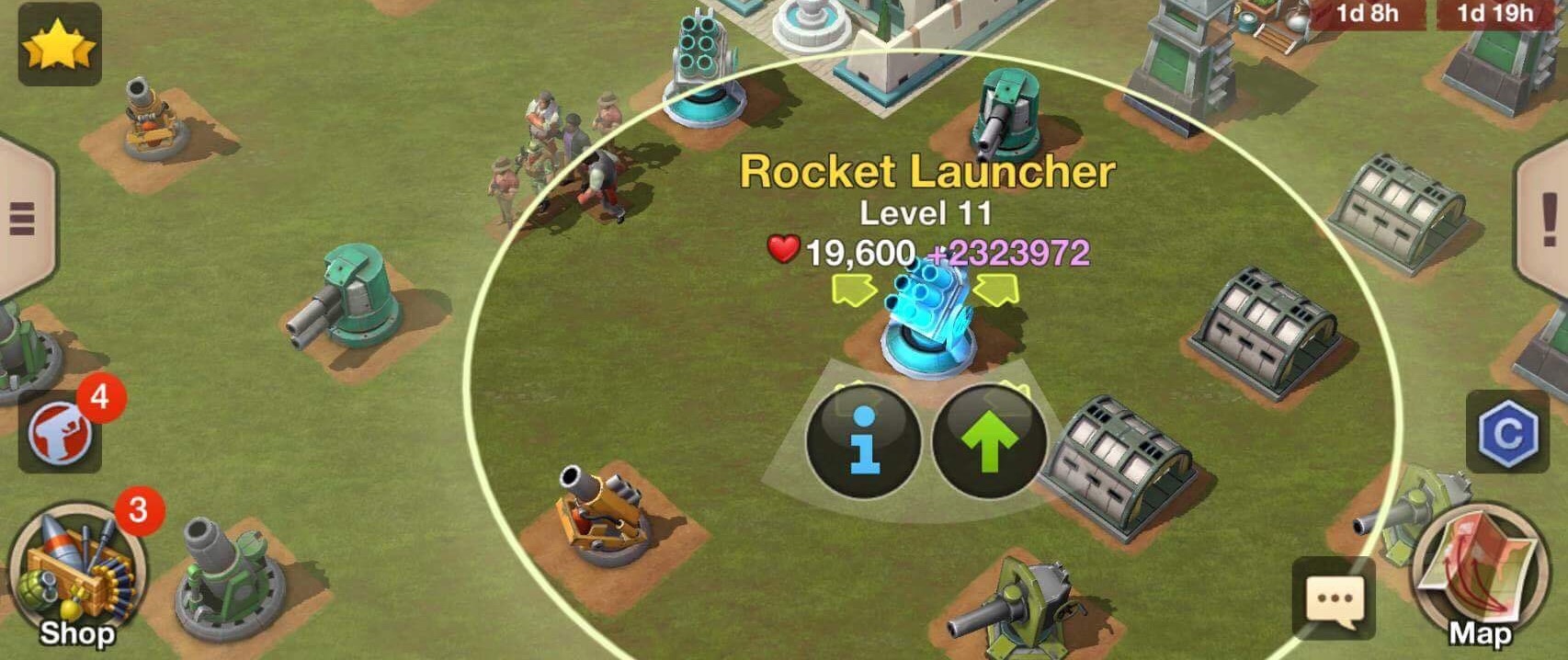
Task: Open the chat speech bubble
Action: pyautogui.click(x=1334, y=598)
